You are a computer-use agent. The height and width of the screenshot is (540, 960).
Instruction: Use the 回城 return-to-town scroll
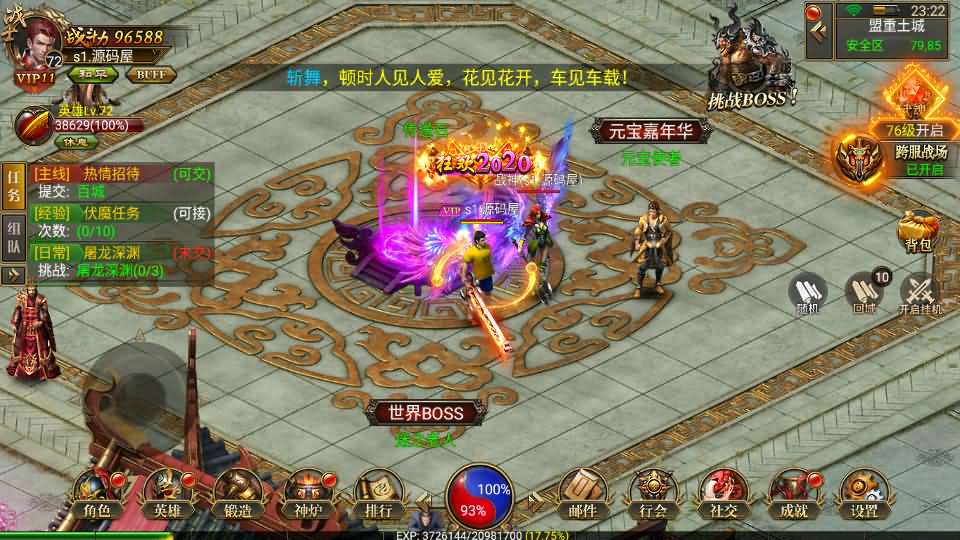click(x=865, y=293)
